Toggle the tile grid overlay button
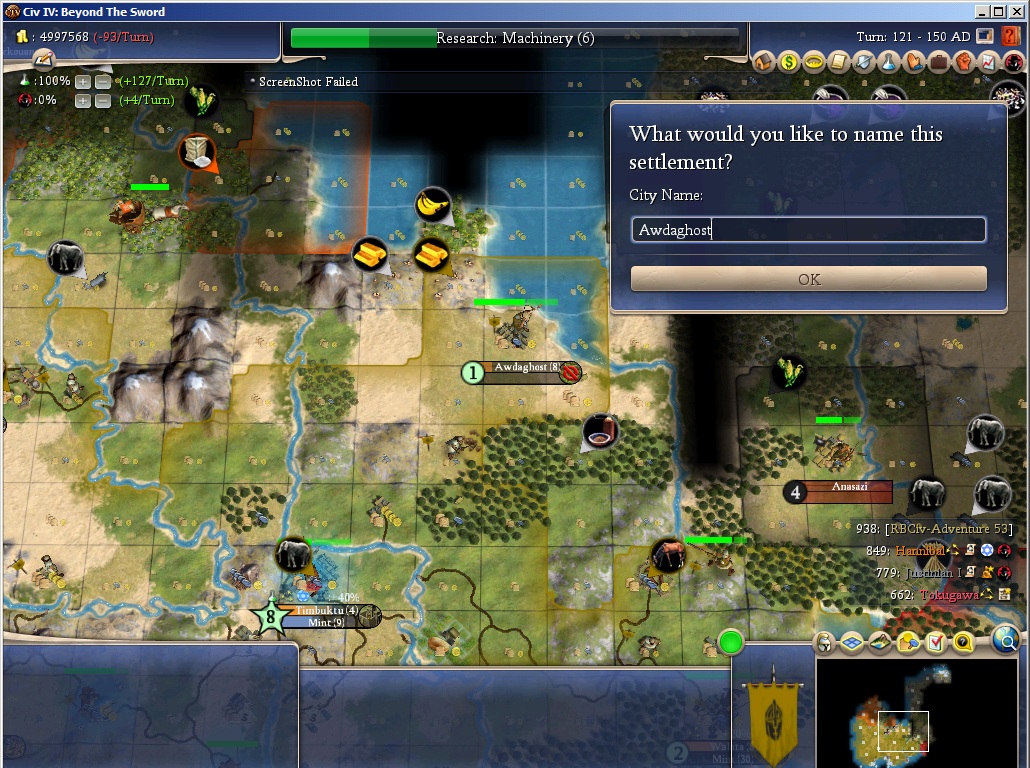Viewport: 1030px width, 768px height. 853,642
